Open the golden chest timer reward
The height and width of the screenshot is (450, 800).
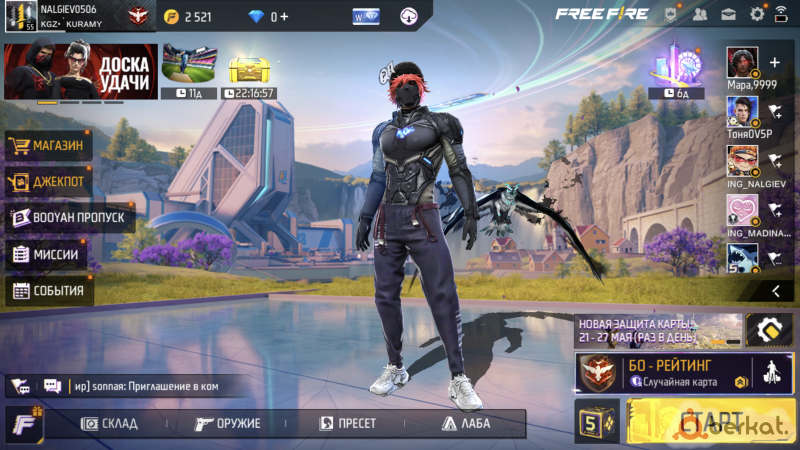click(x=251, y=72)
